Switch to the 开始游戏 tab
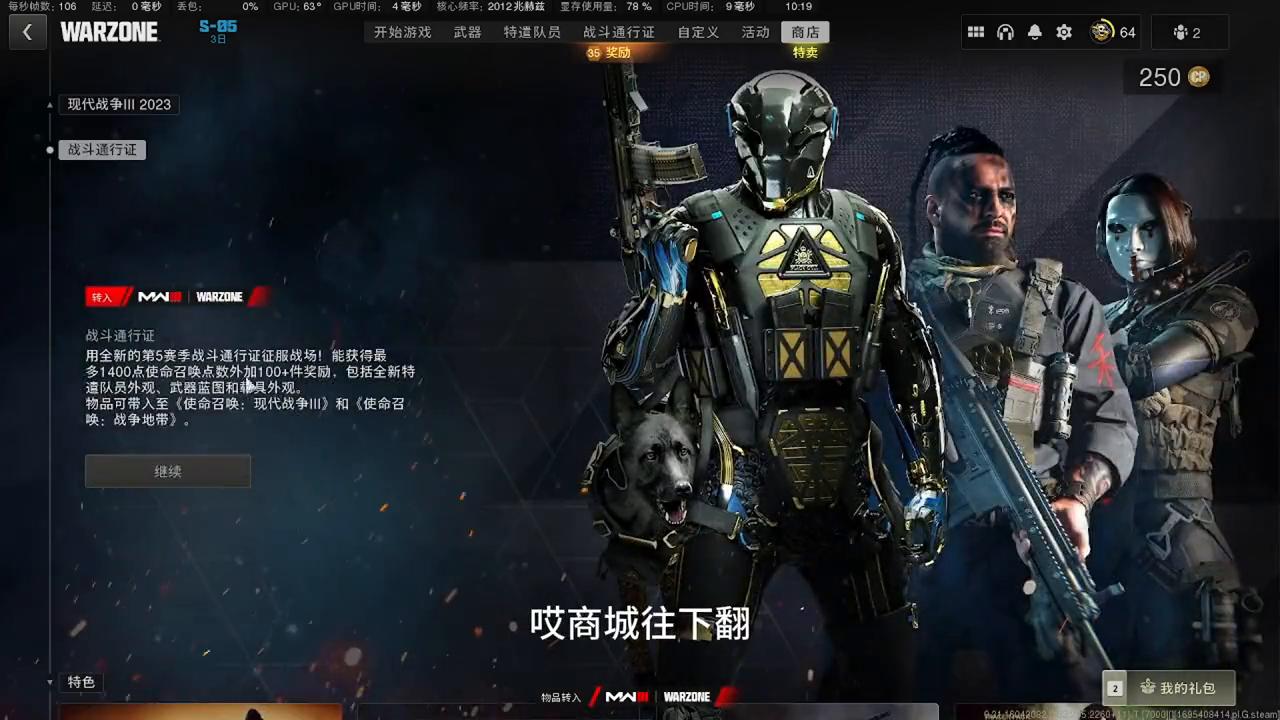This screenshot has width=1280, height=720. (x=402, y=32)
